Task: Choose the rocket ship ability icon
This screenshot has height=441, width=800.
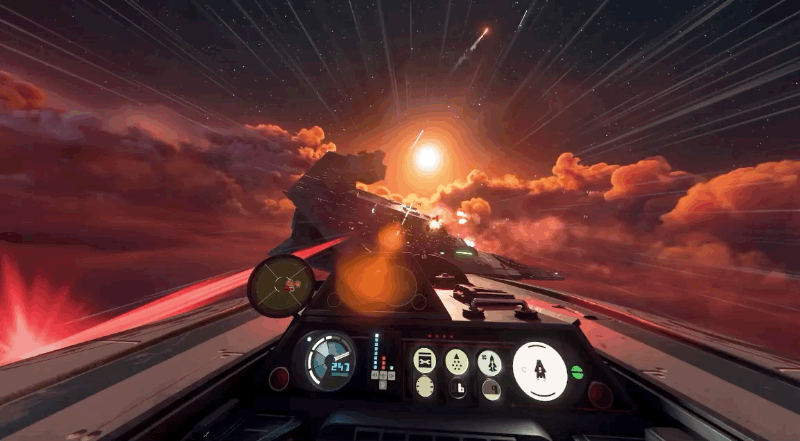Action: (x=490, y=362)
